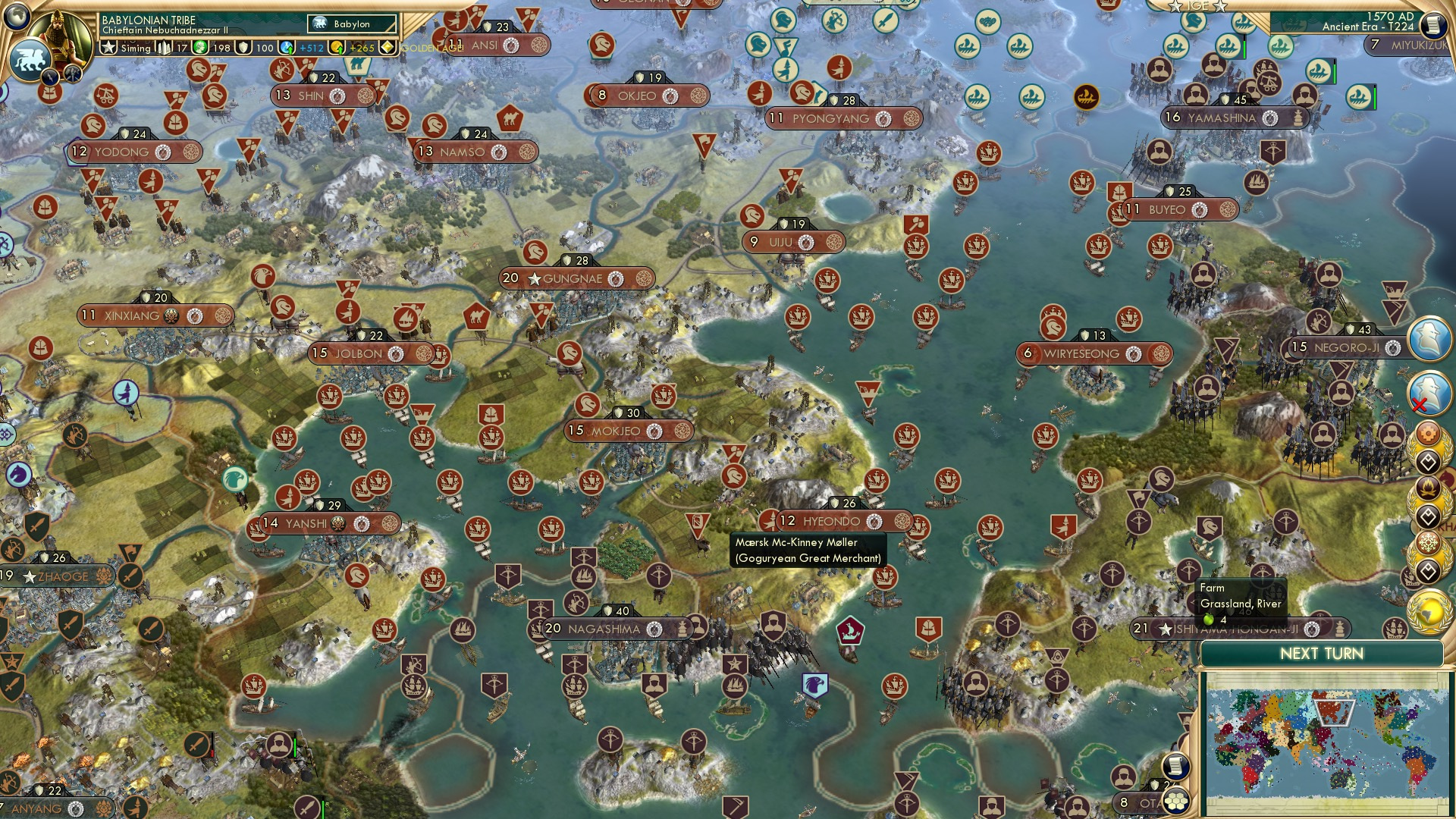Screen dimensions: 1456x819
Task: Open Social Policies via the Siming star icon
Action: click(110, 47)
